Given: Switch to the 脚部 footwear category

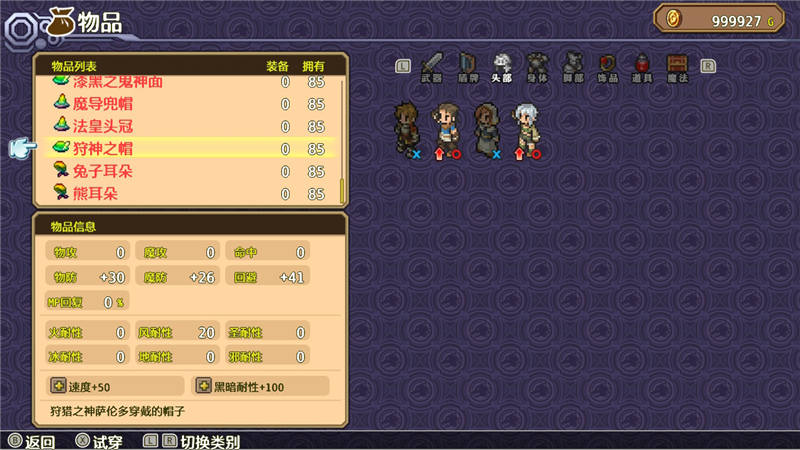Looking at the screenshot, I should (x=572, y=65).
